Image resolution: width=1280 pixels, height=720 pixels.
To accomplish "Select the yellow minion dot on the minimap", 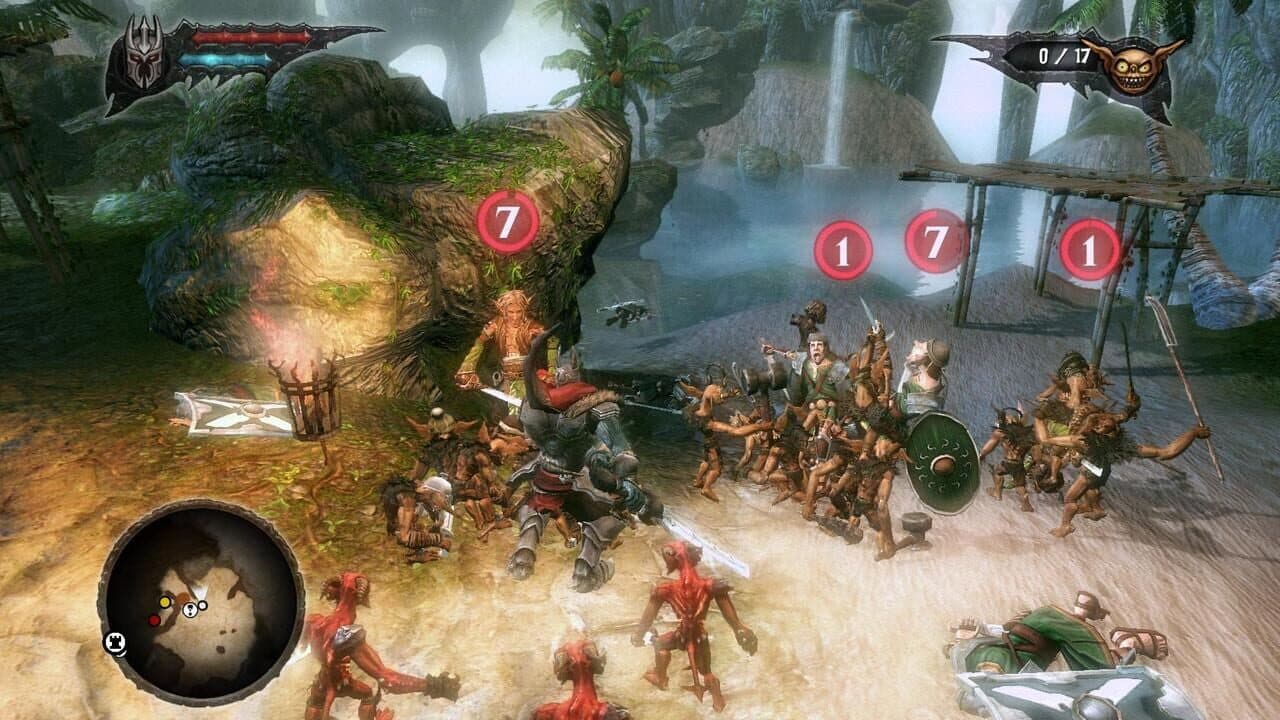I will click(166, 603).
